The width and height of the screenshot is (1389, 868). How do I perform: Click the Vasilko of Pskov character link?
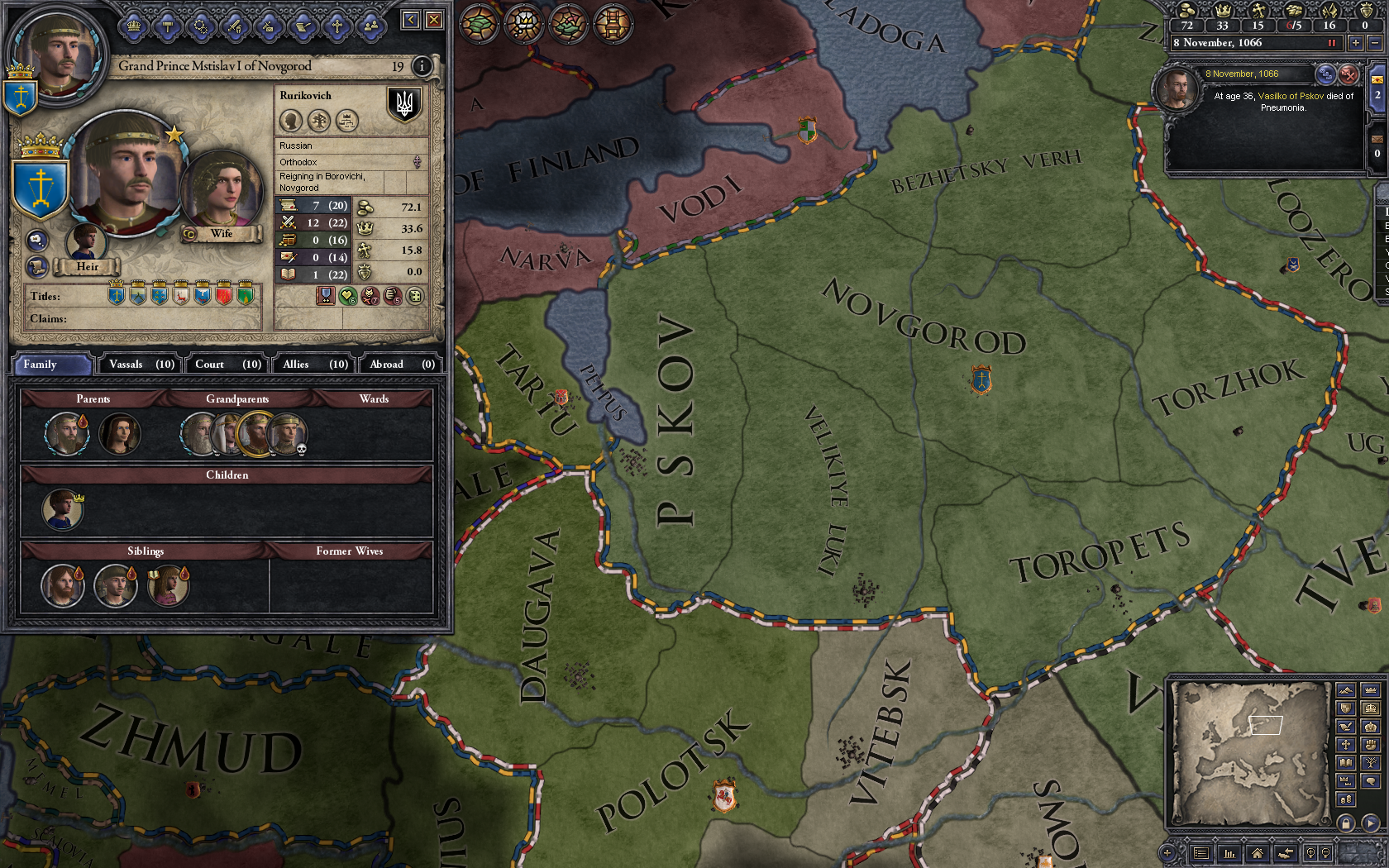tap(1291, 95)
